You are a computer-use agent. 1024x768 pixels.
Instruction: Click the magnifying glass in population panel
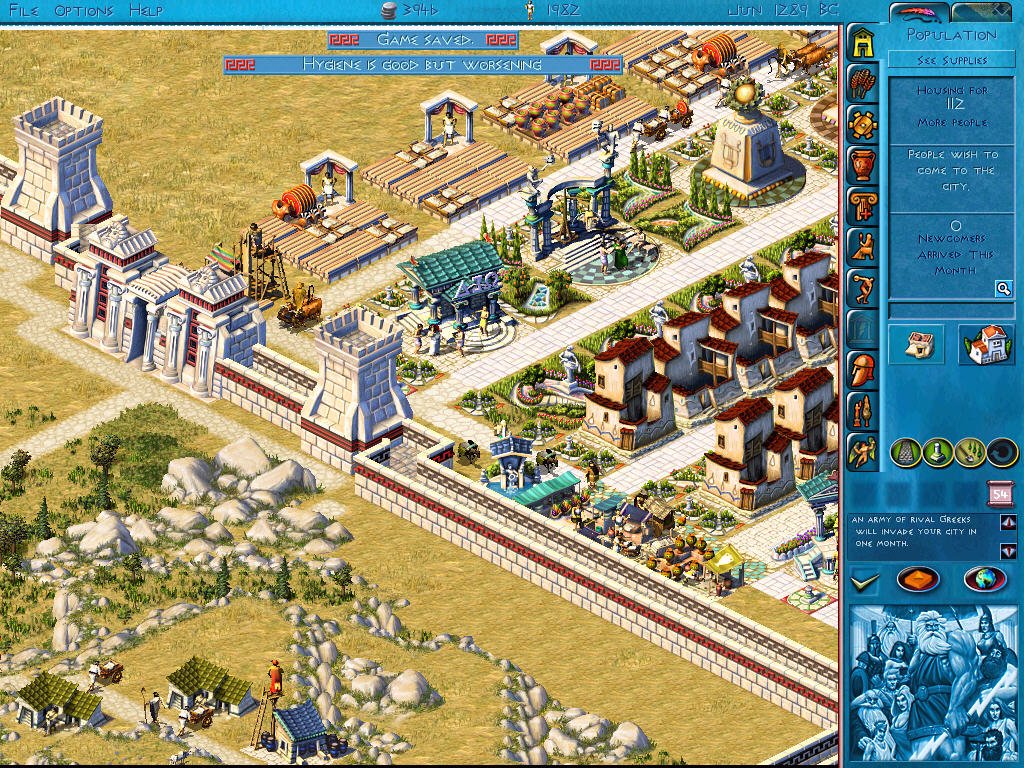pyautogui.click(x=1002, y=289)
